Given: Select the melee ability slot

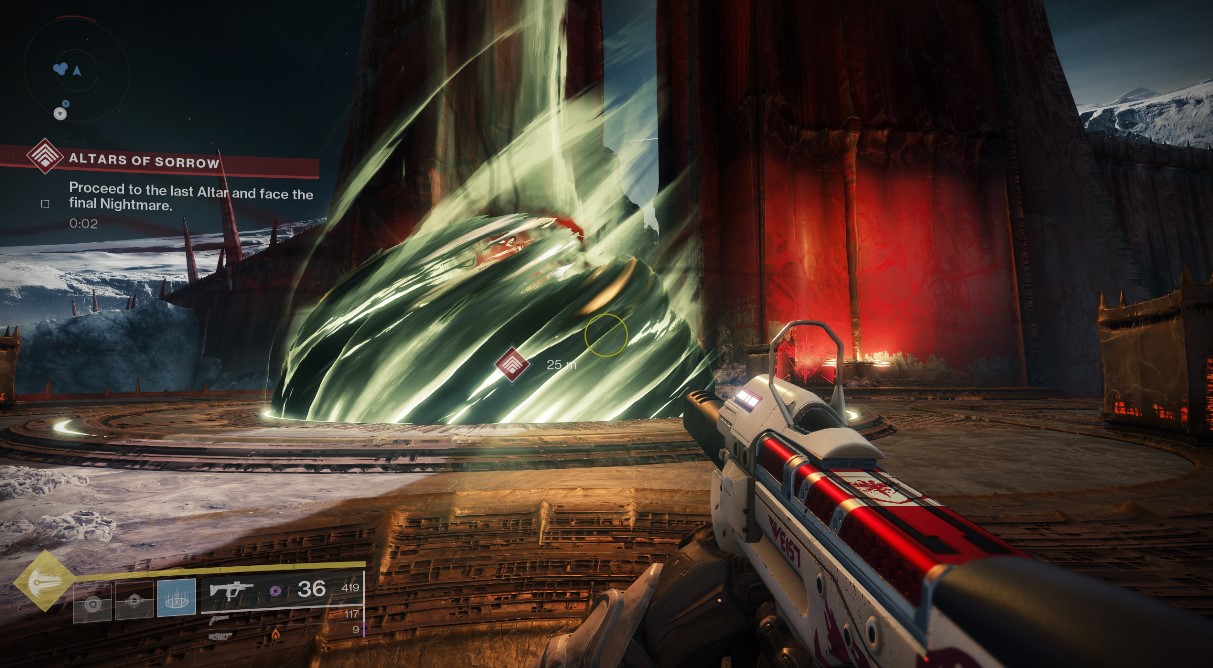Looking at the screenshot, I should (x=134, y=604).
